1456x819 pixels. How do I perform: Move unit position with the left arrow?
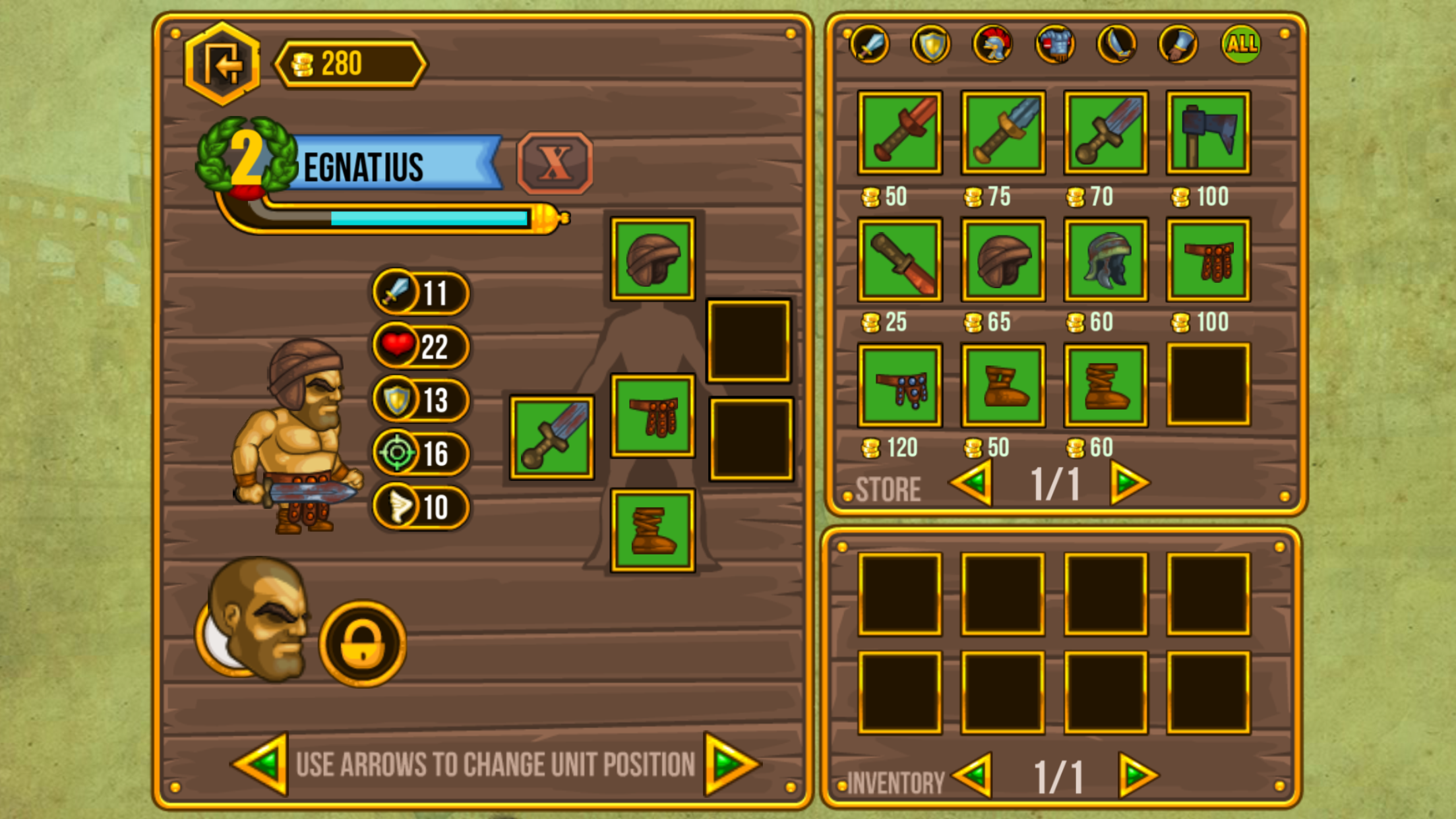262,764
